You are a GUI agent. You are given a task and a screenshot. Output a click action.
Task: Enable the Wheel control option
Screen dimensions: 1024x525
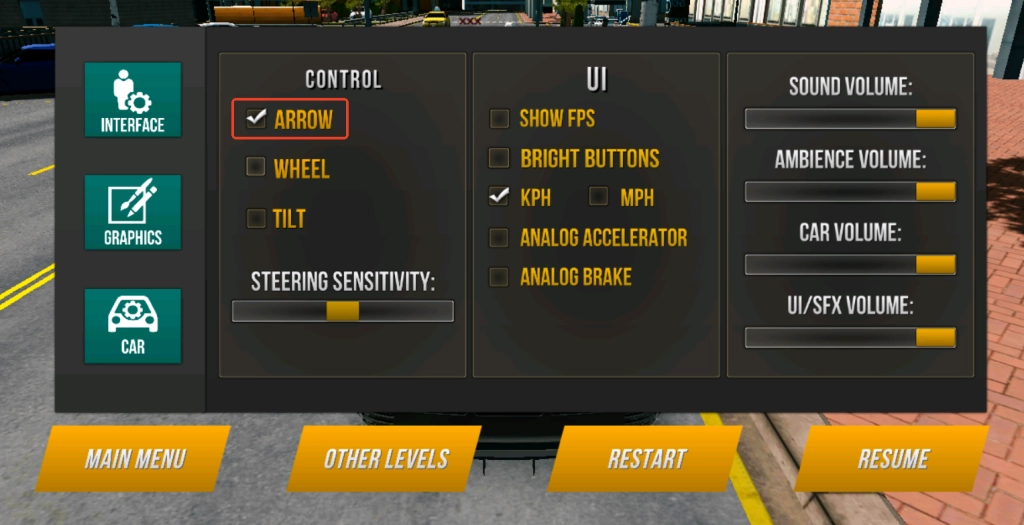[256, 168]
